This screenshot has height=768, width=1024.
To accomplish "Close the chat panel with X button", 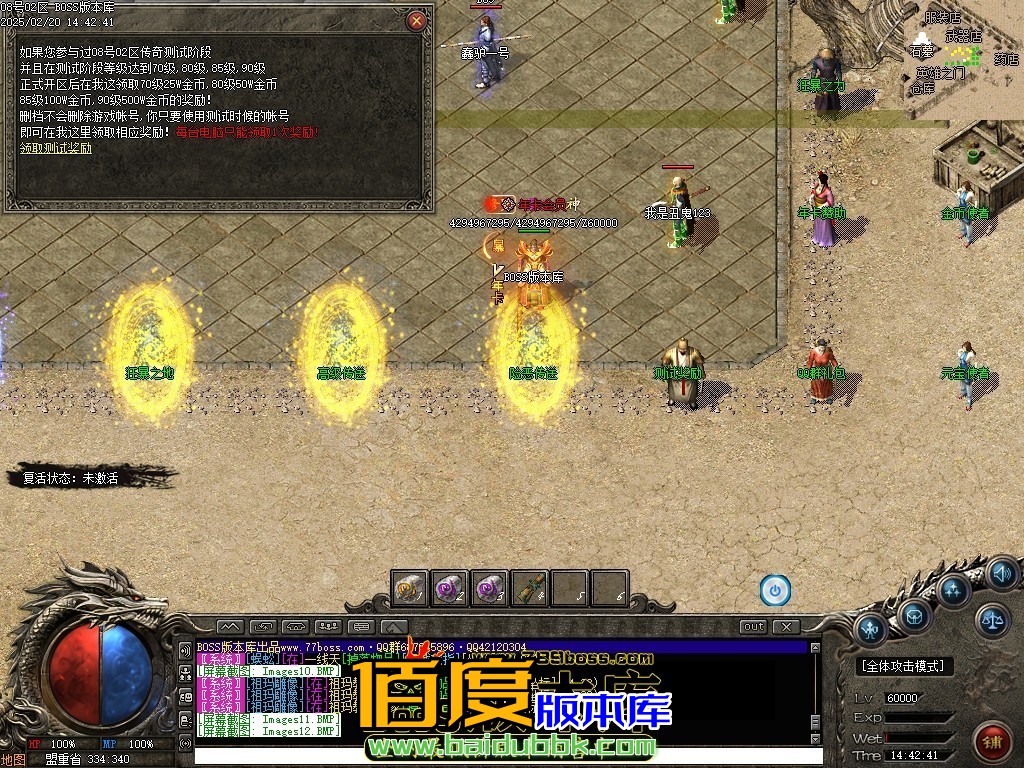I will (x=787, y=627).
